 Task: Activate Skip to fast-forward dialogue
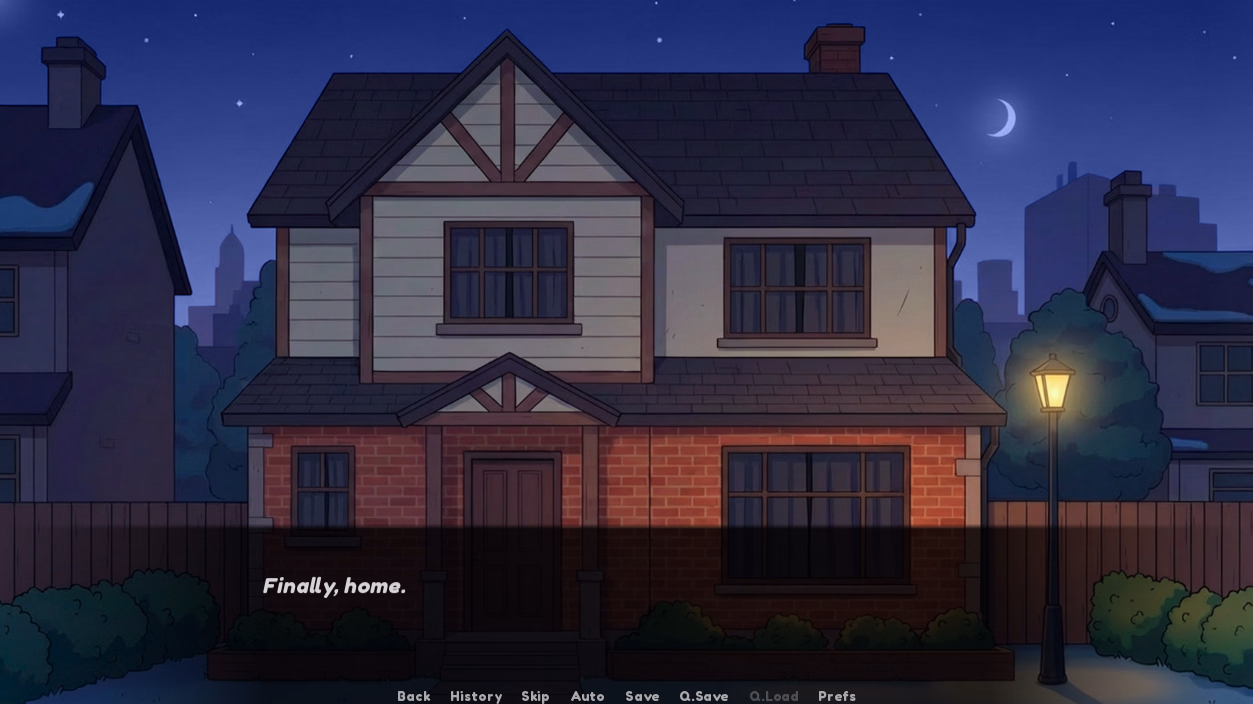point(535,696)
